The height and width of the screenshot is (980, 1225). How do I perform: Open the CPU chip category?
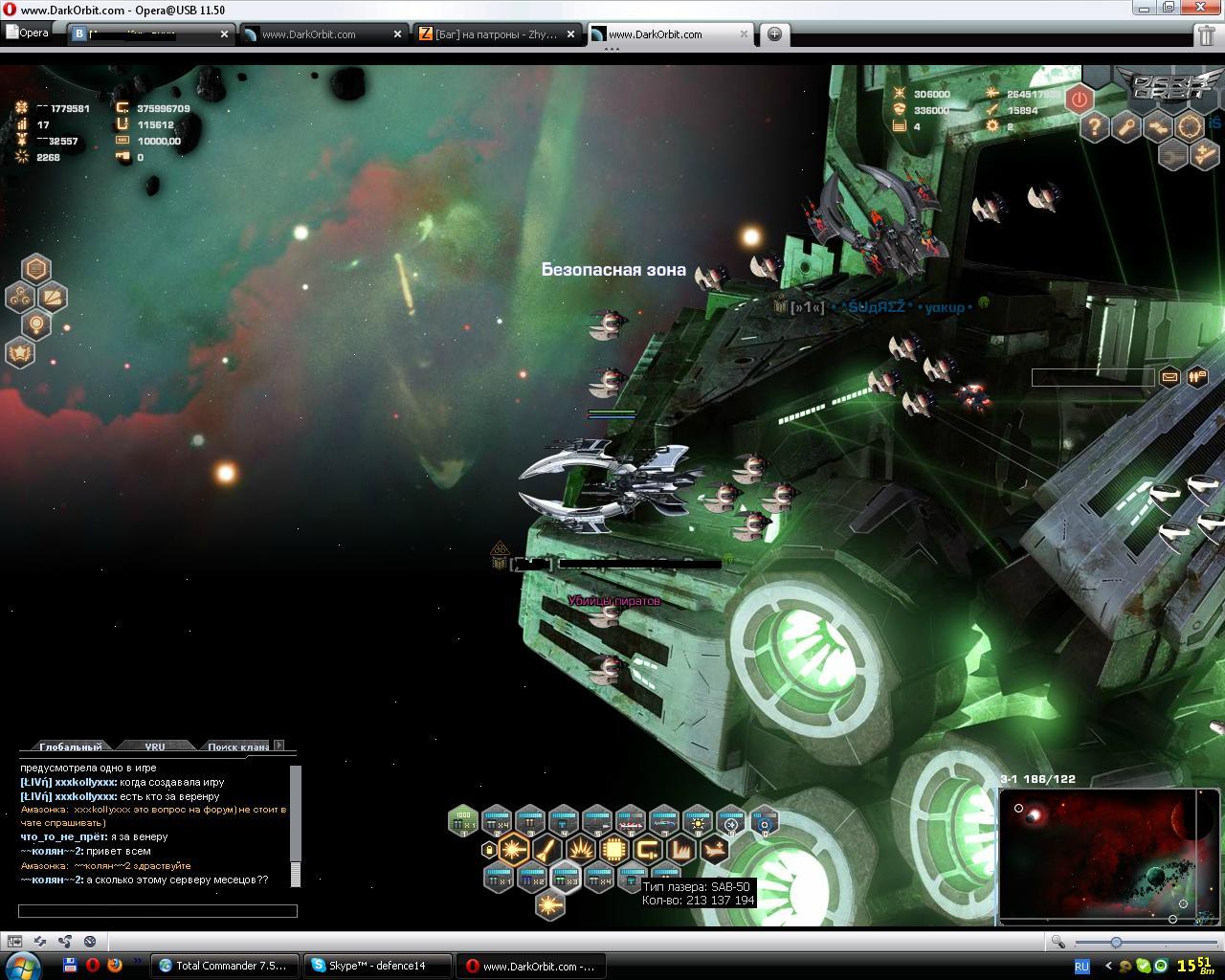pyautogui.click(x=613, y=849)
